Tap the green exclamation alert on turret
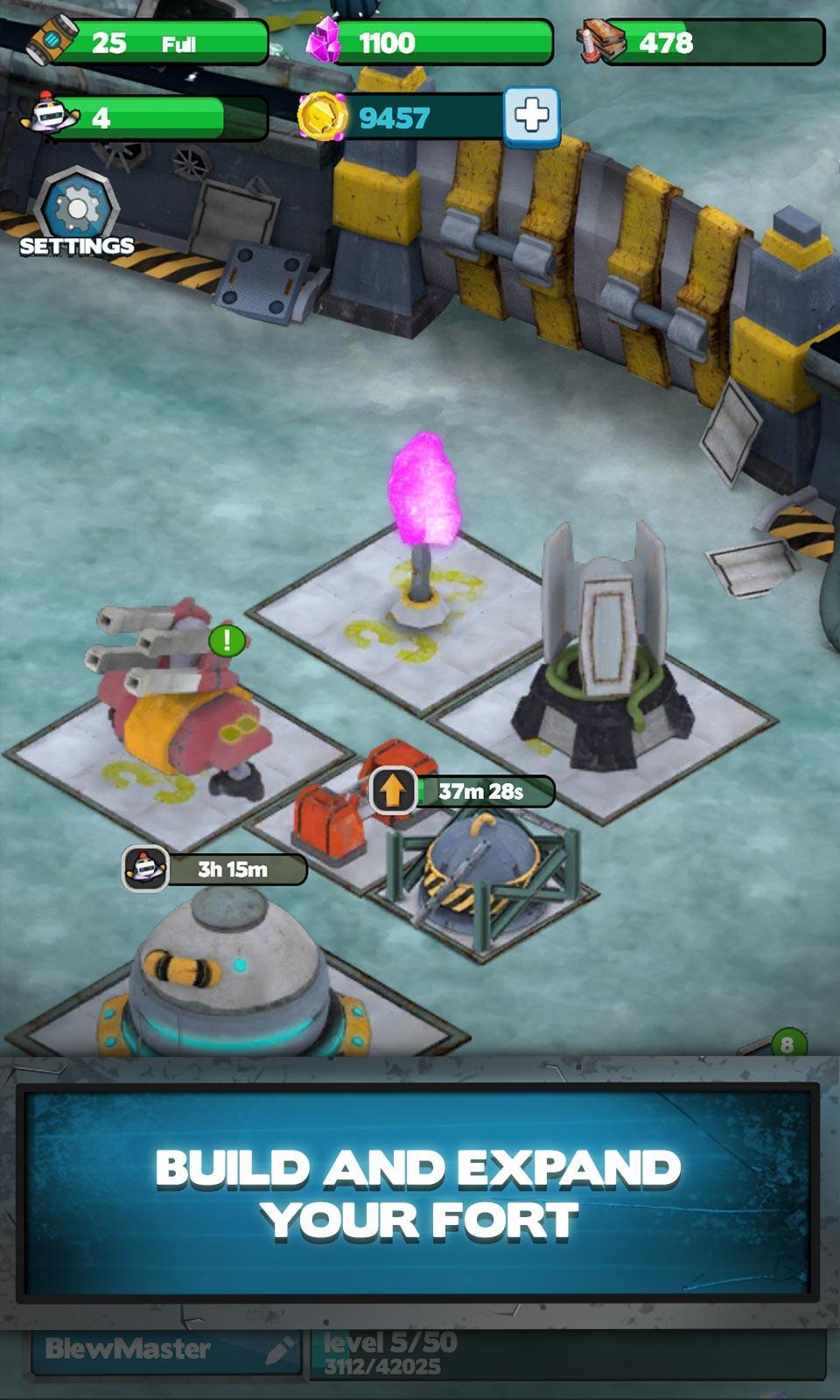This screenshot has height=1400, width=840. pos(227,640)
